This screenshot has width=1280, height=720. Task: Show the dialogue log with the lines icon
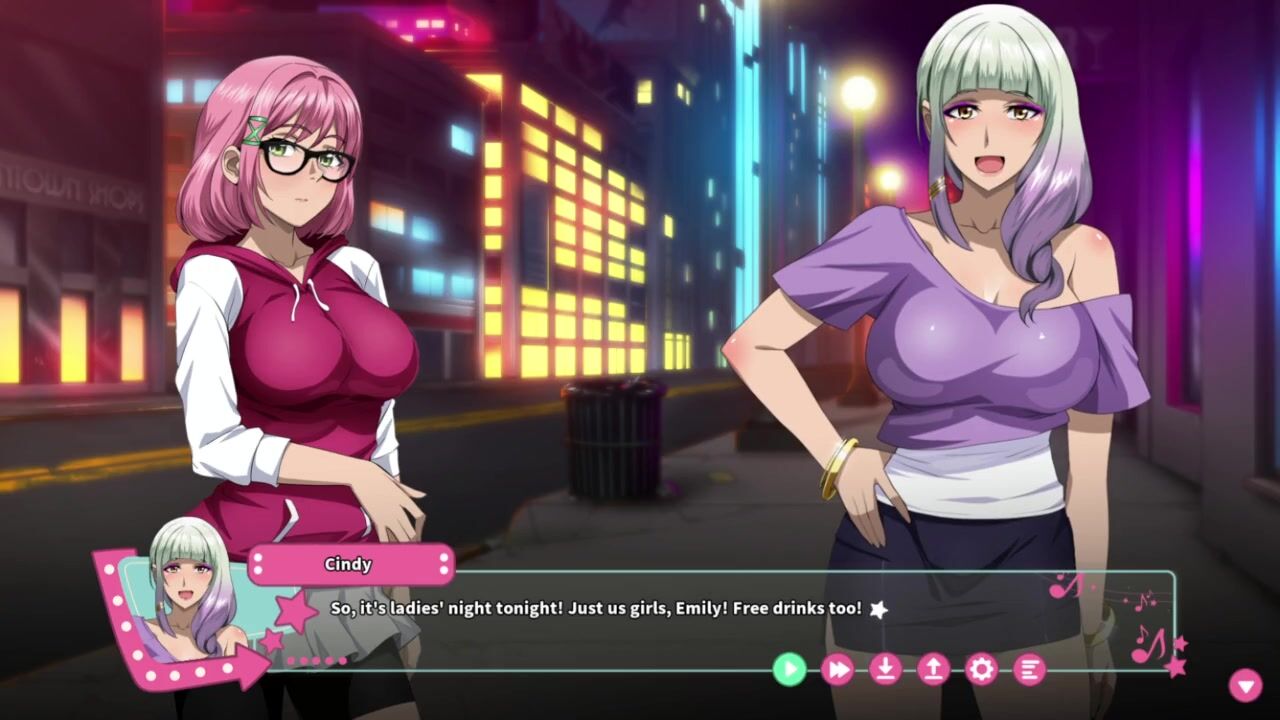click(1029, 669)
